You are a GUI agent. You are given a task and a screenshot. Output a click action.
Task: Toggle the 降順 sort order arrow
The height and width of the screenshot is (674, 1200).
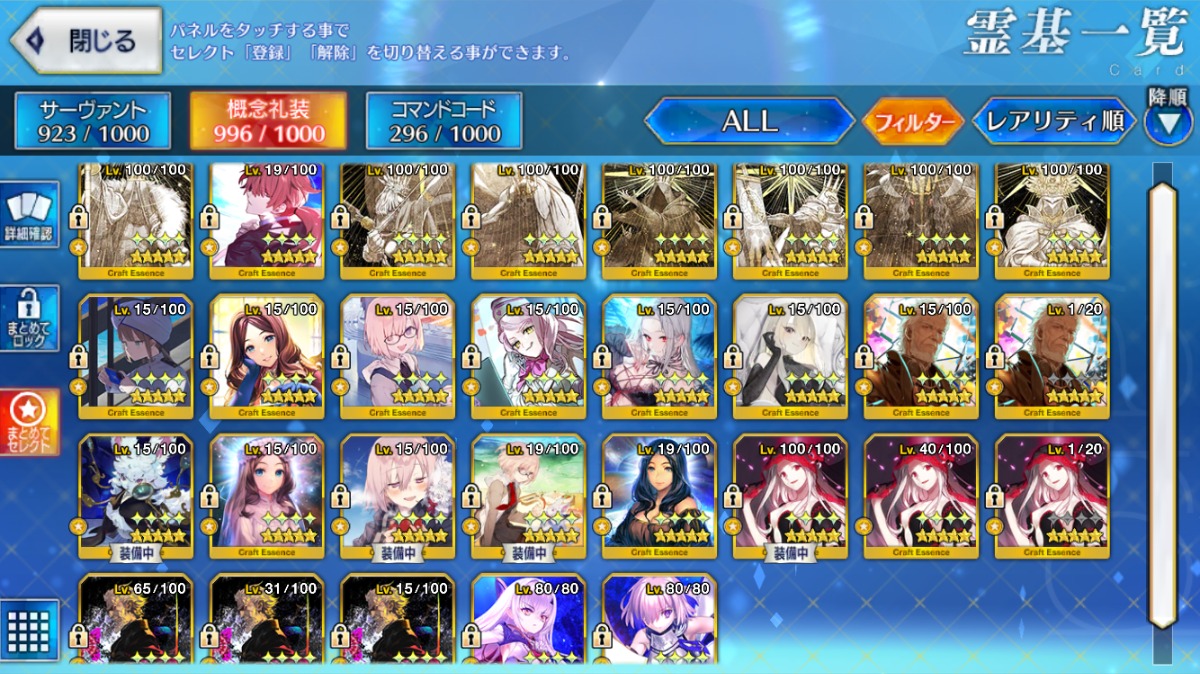[1168, 119]
